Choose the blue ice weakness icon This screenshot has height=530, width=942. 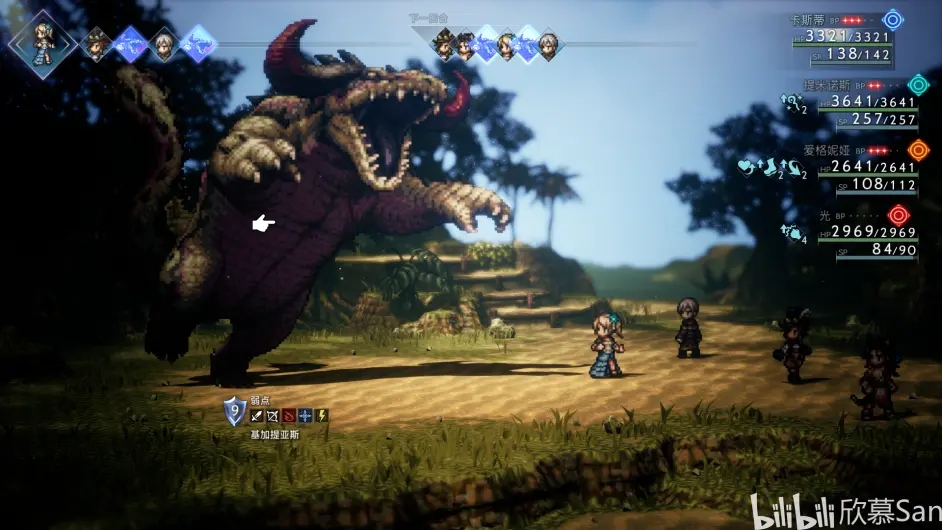(x=305, y=415)
